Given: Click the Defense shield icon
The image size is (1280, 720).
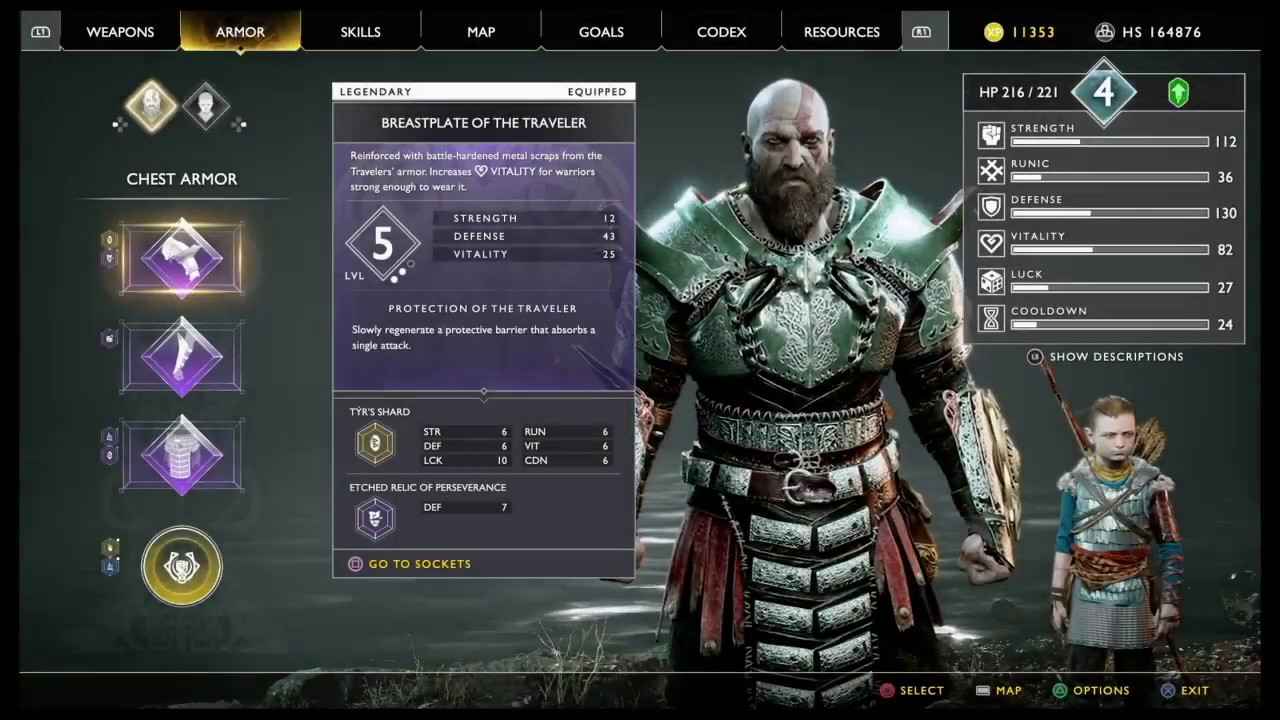Looking at the screenshot, I should click(x=991, y=206).
